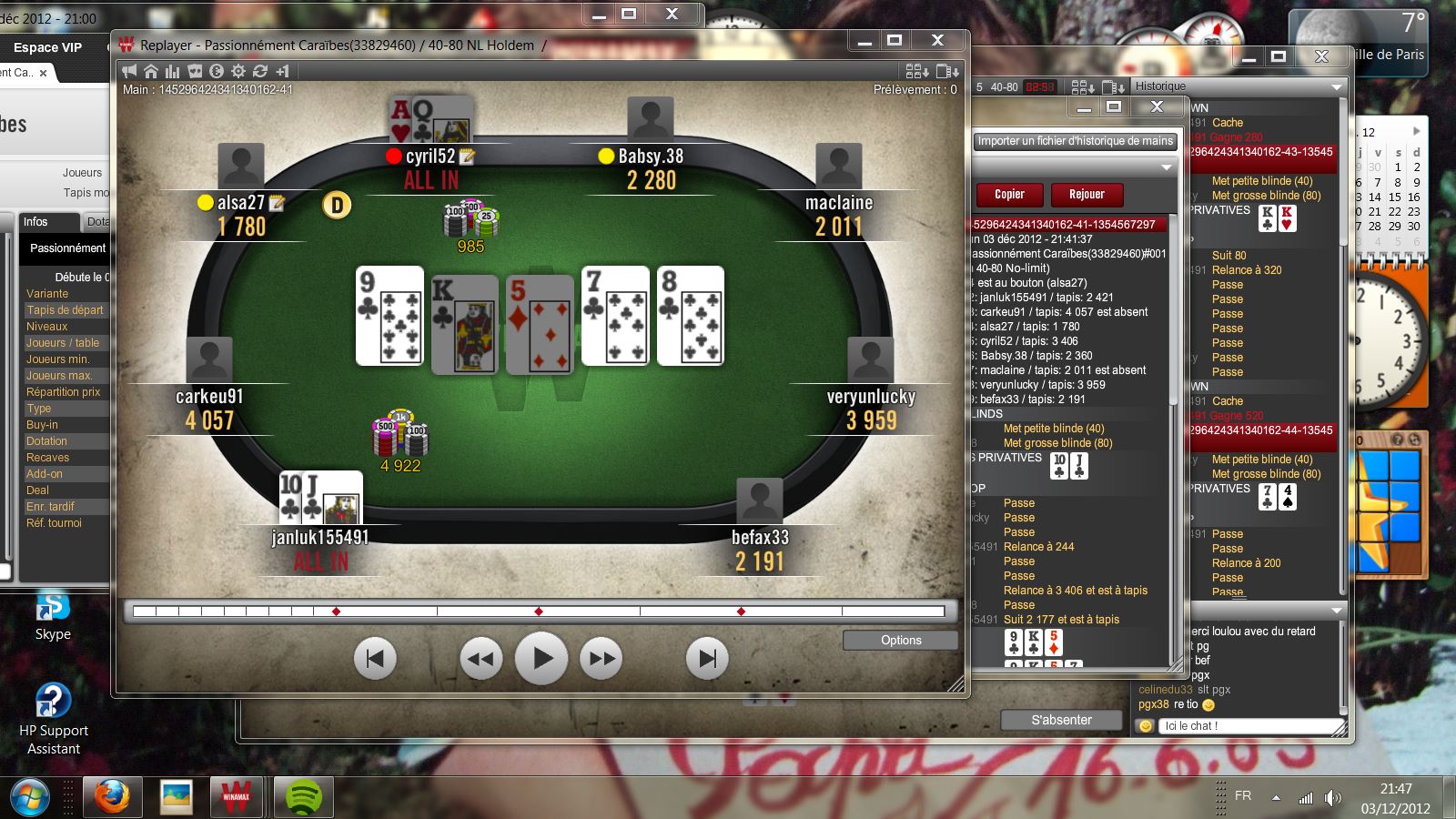Open the note icon next to cyril52

coord(468,157)
